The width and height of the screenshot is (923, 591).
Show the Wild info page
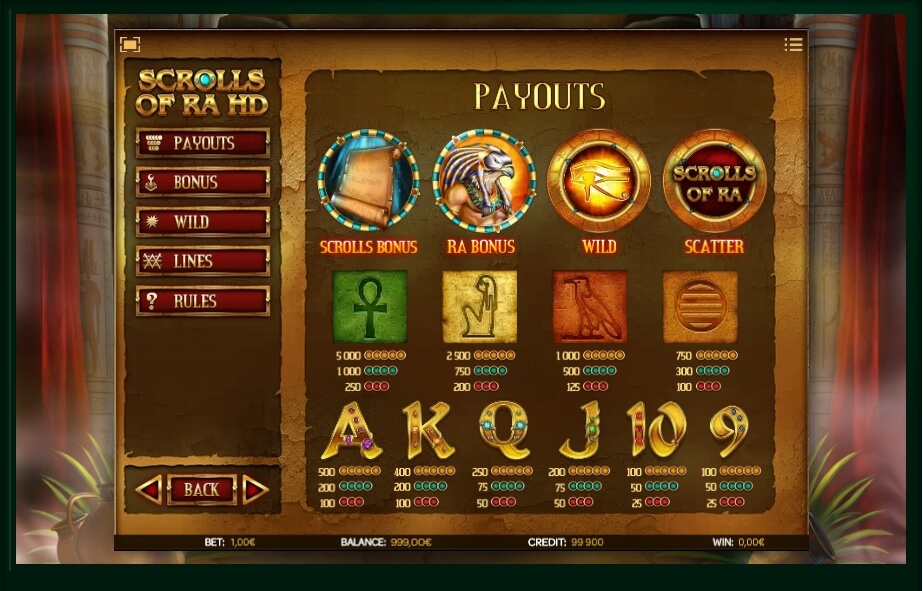(203, 222)
